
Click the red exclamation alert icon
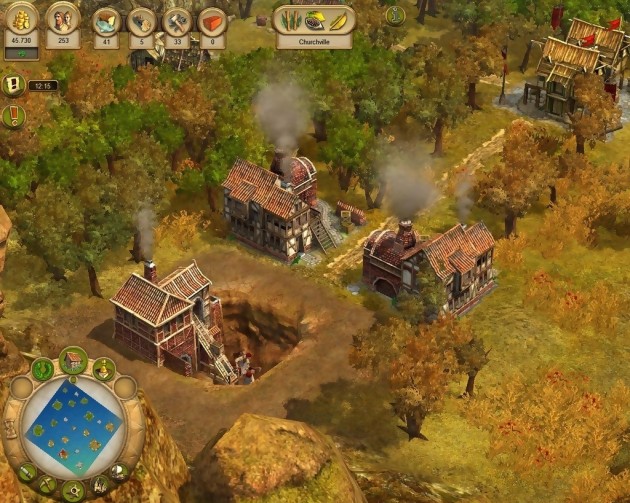(14, 116)
